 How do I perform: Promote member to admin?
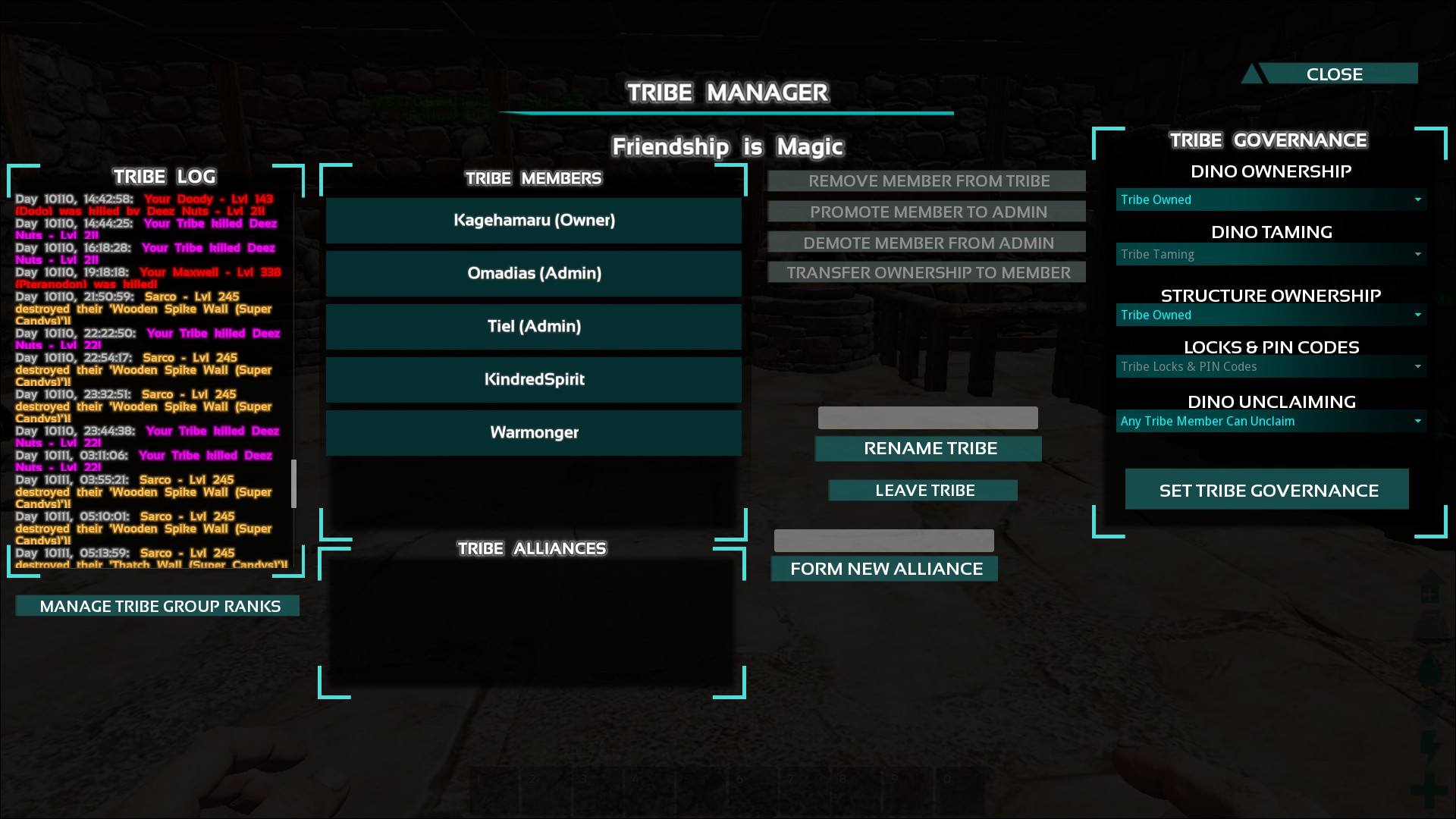tap(927, 212)
